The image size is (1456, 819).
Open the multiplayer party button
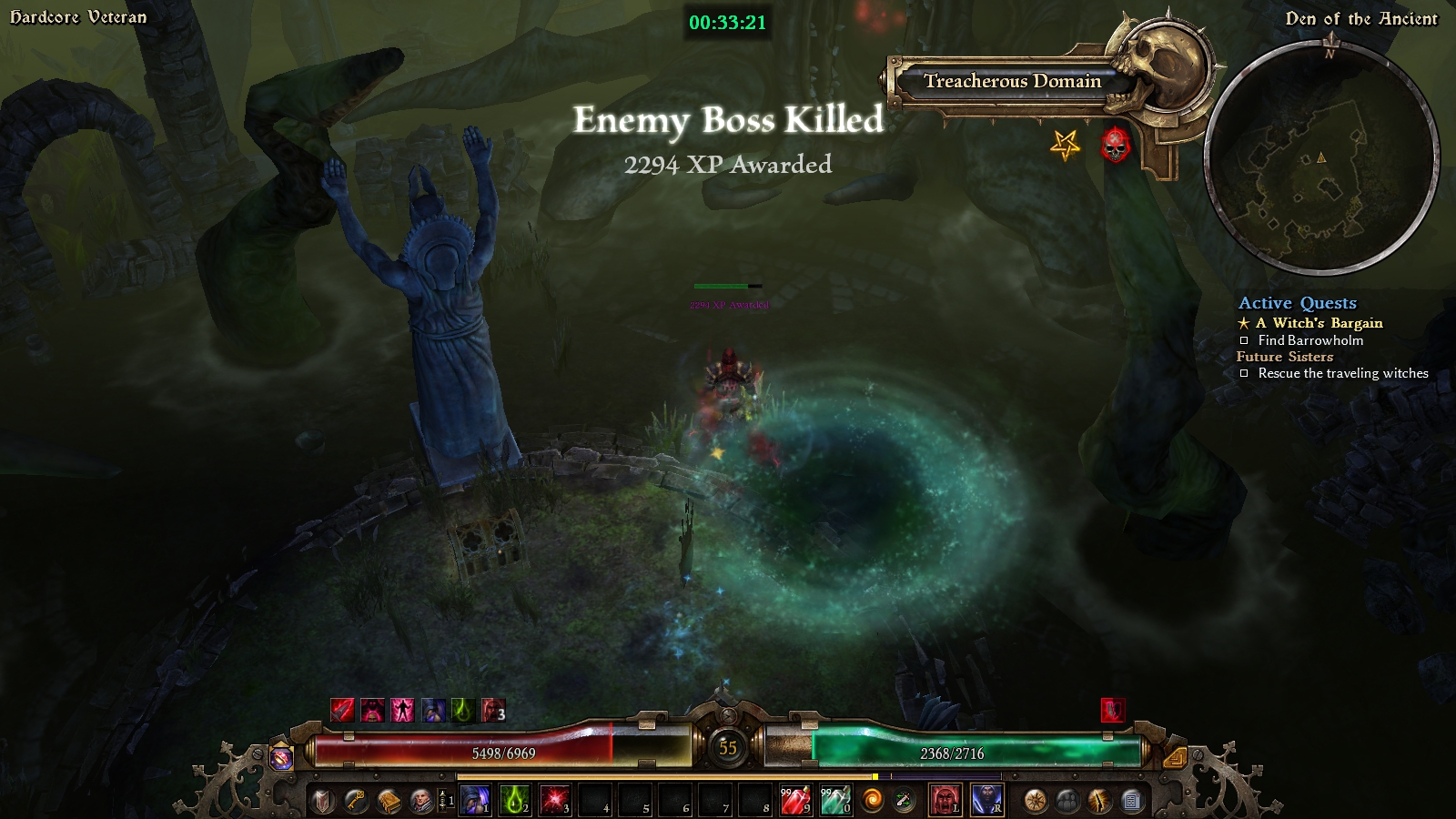(x=1067, y=801)
